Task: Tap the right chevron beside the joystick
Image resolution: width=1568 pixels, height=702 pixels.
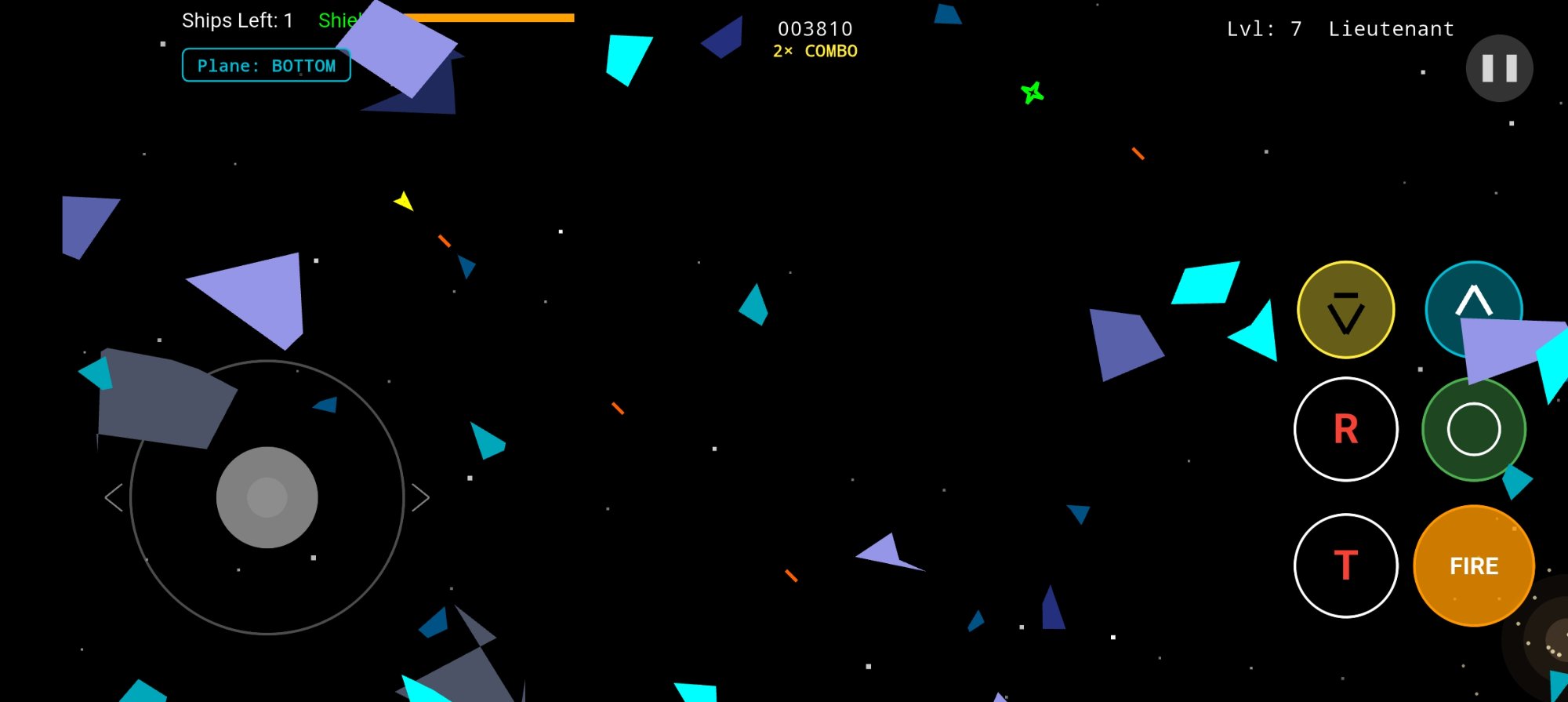Action: point(421,496)
